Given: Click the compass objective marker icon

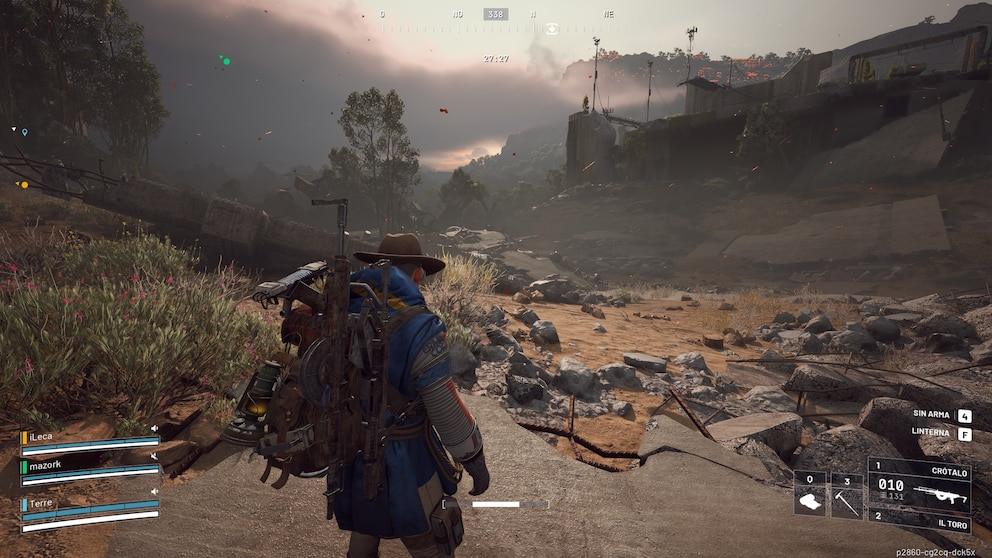Looking at the screenshot, I should (x=551, y=29).
